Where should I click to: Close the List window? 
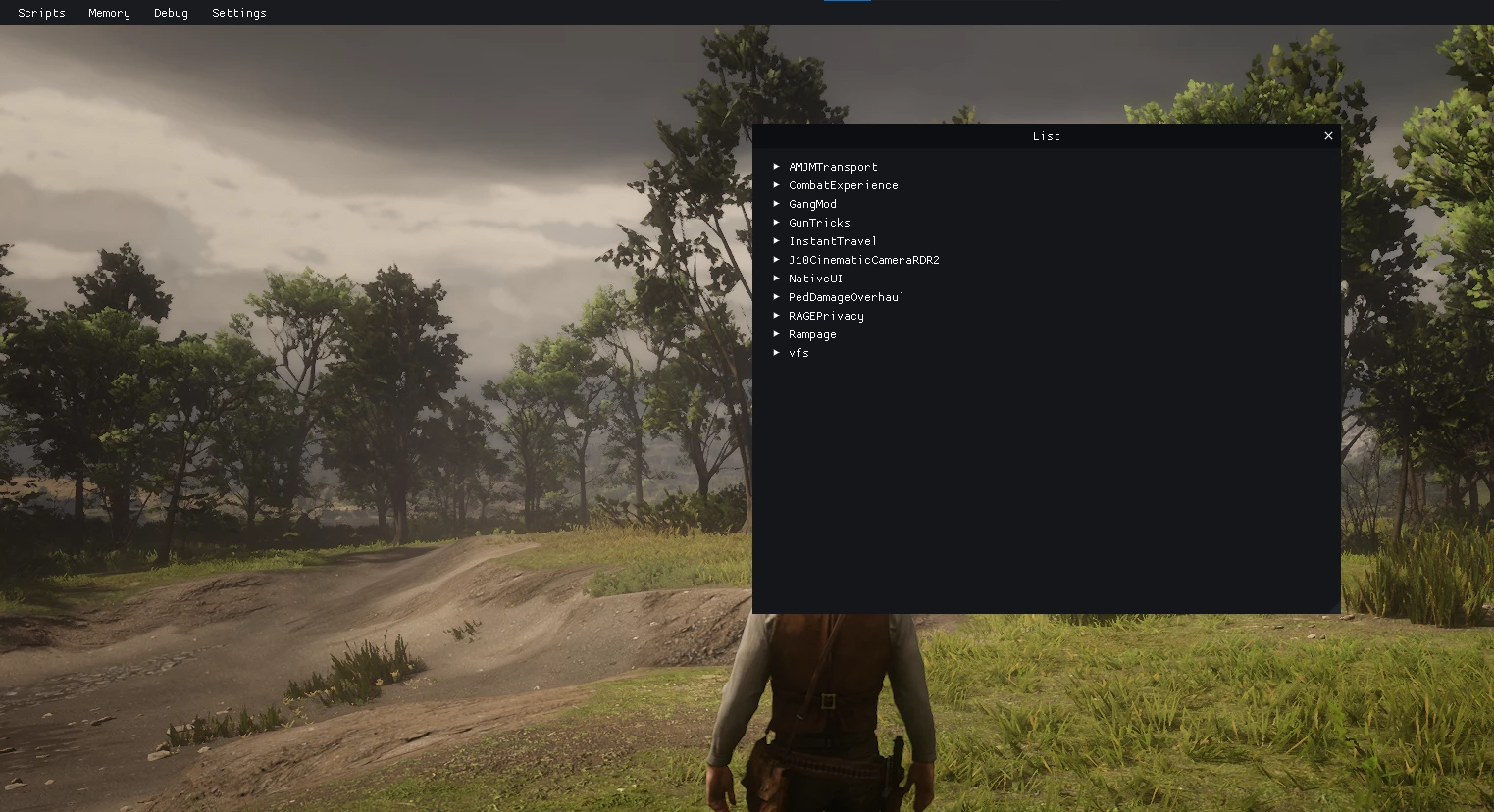[1328, 136]
